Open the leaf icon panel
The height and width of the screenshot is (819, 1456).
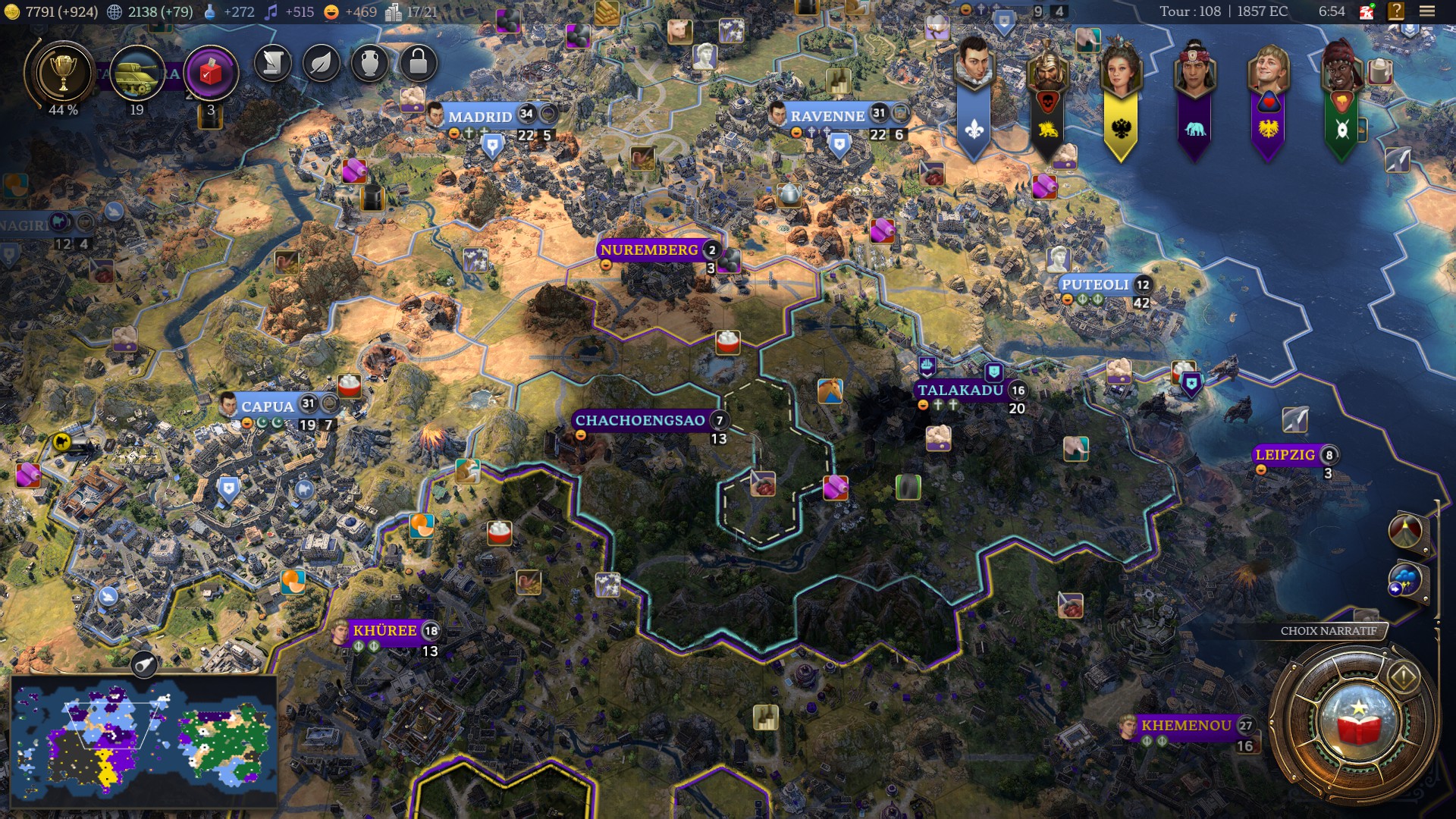322,63
